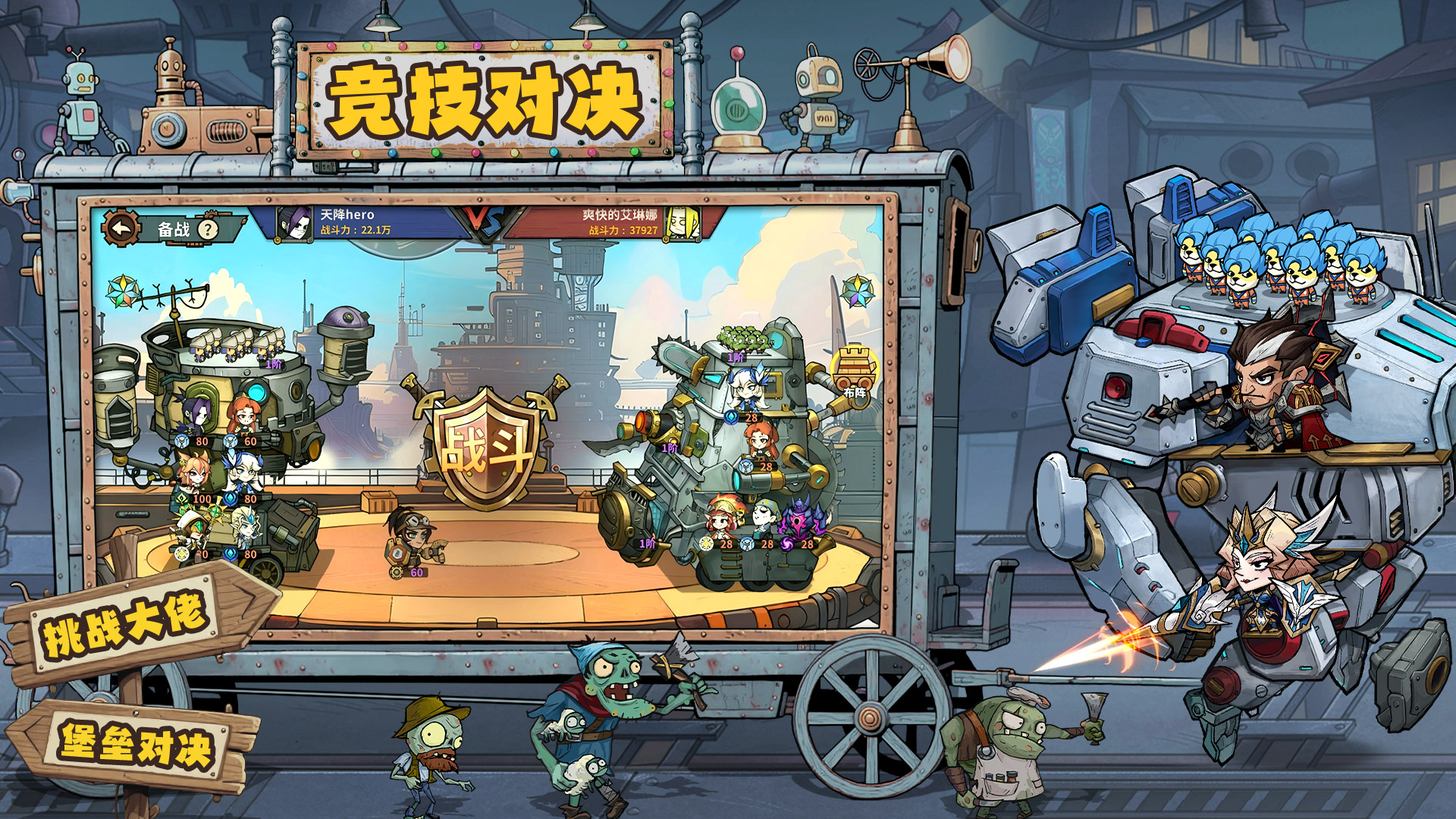Expand the blue-winged enemy hero on tank

point(748,387)
